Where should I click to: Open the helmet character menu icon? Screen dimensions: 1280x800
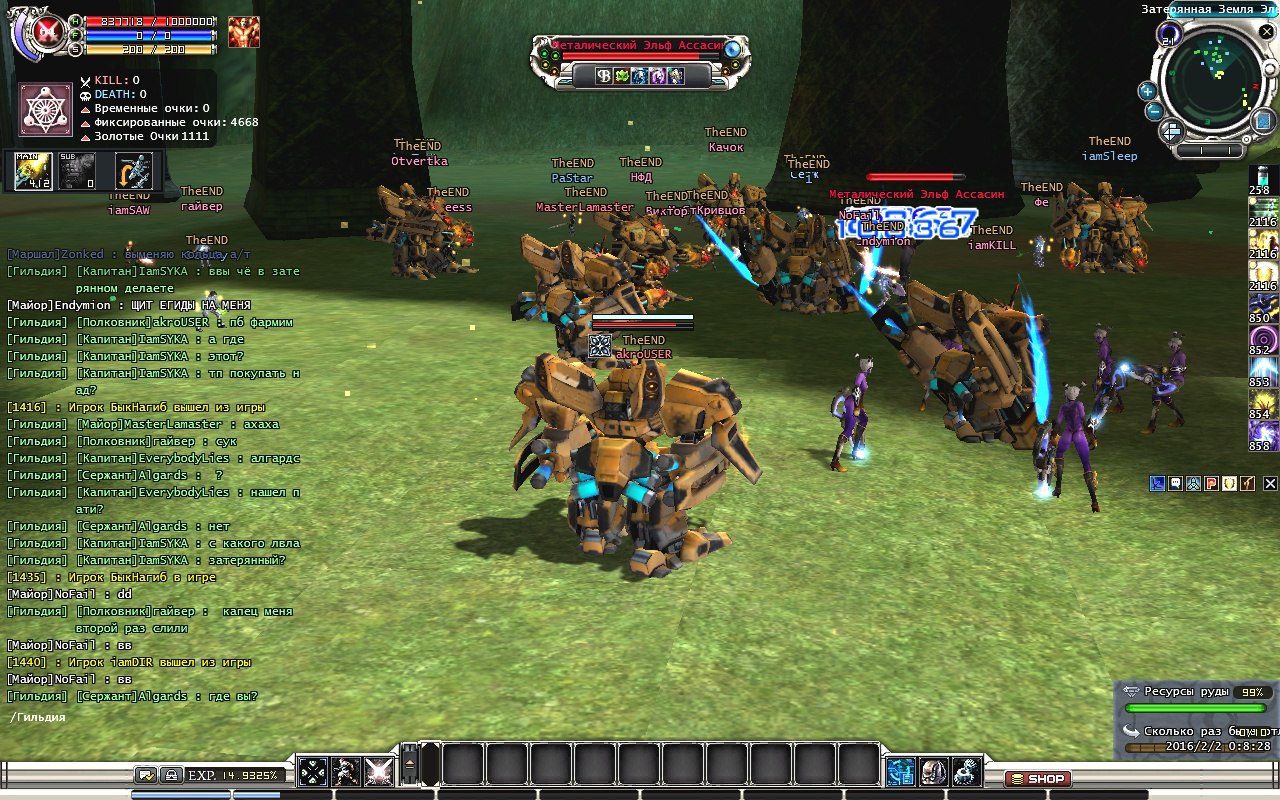934,771
